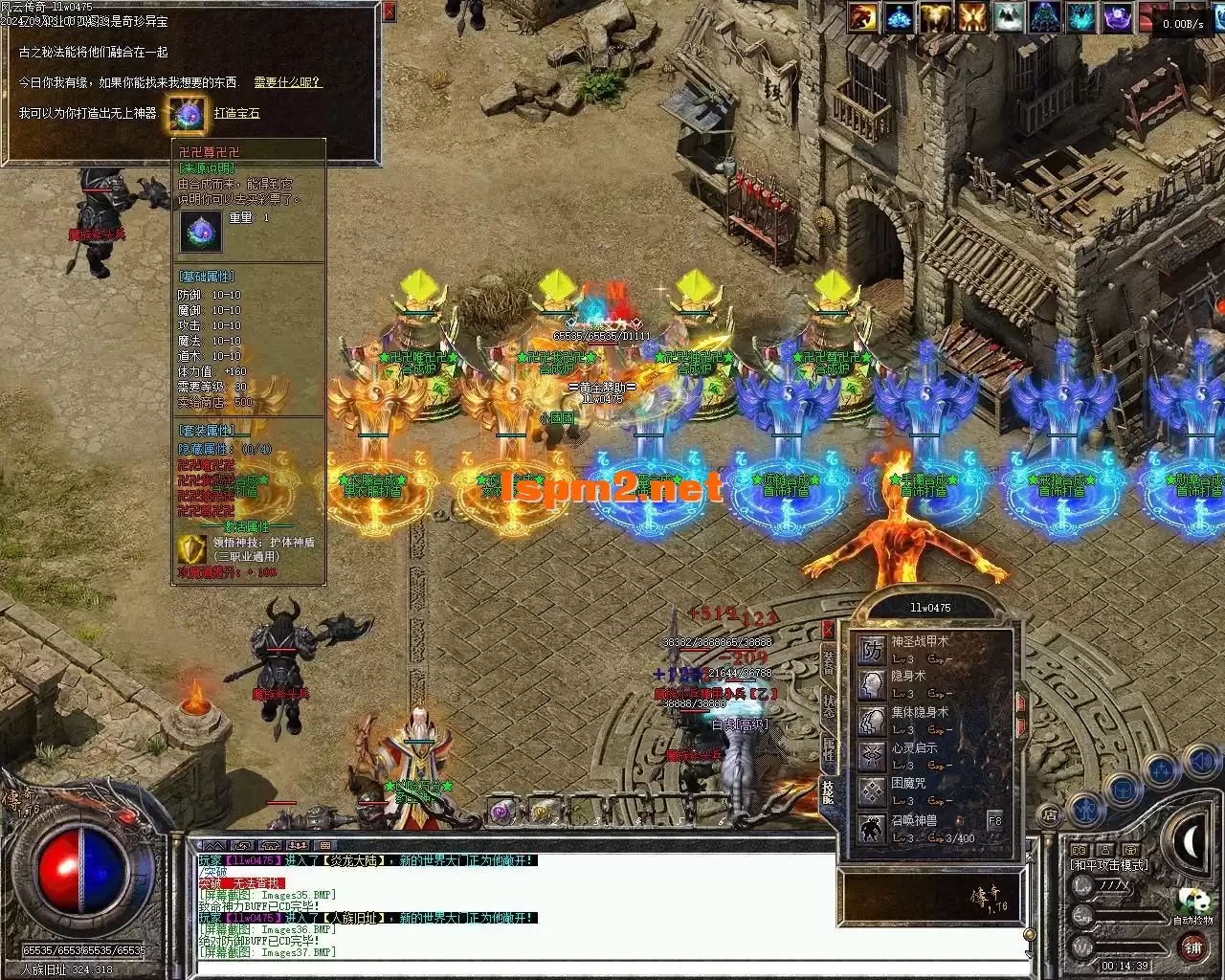Open the 状态 status tab

(829, 705)
